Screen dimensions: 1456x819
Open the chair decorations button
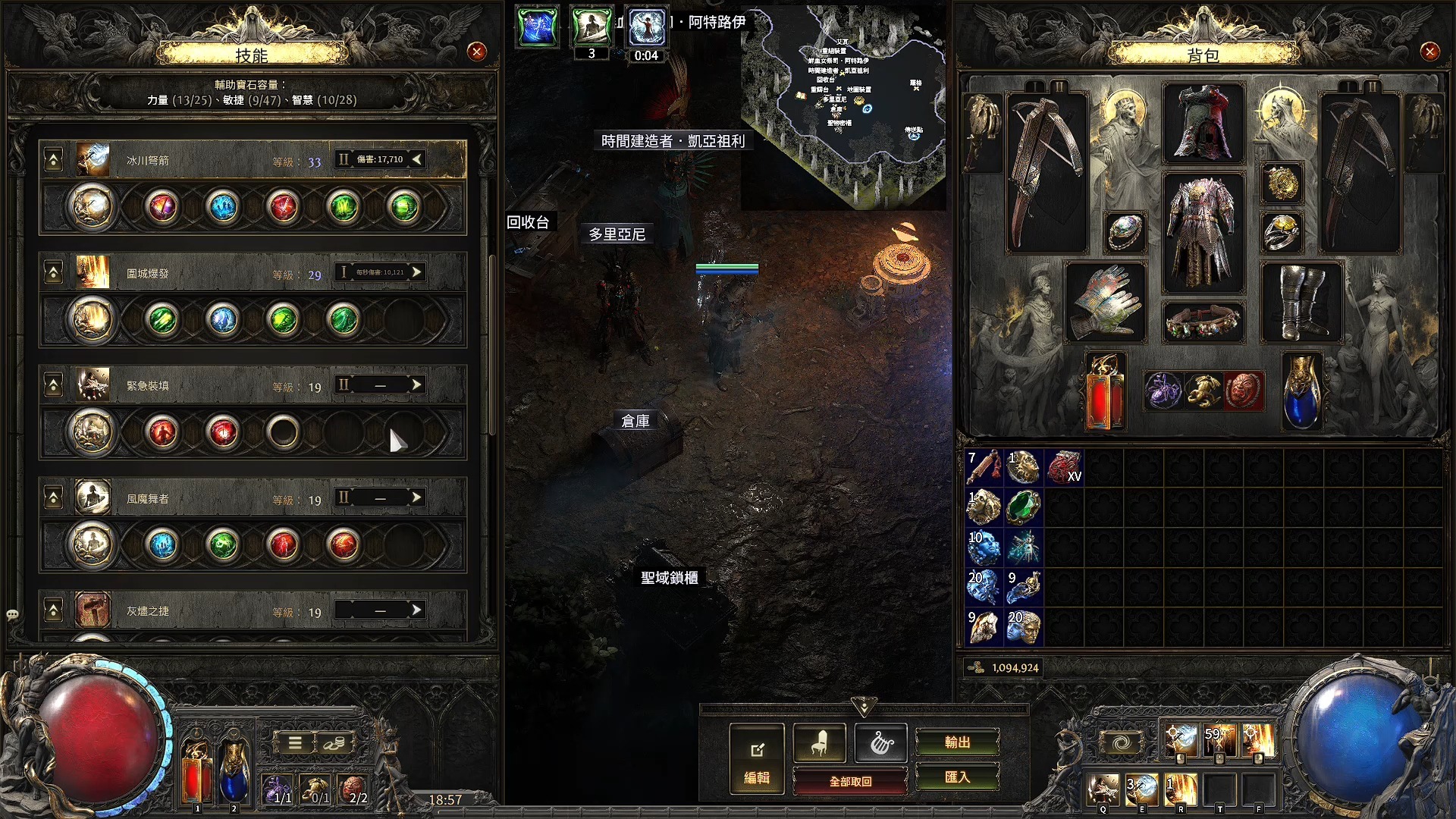coord(819,744)
